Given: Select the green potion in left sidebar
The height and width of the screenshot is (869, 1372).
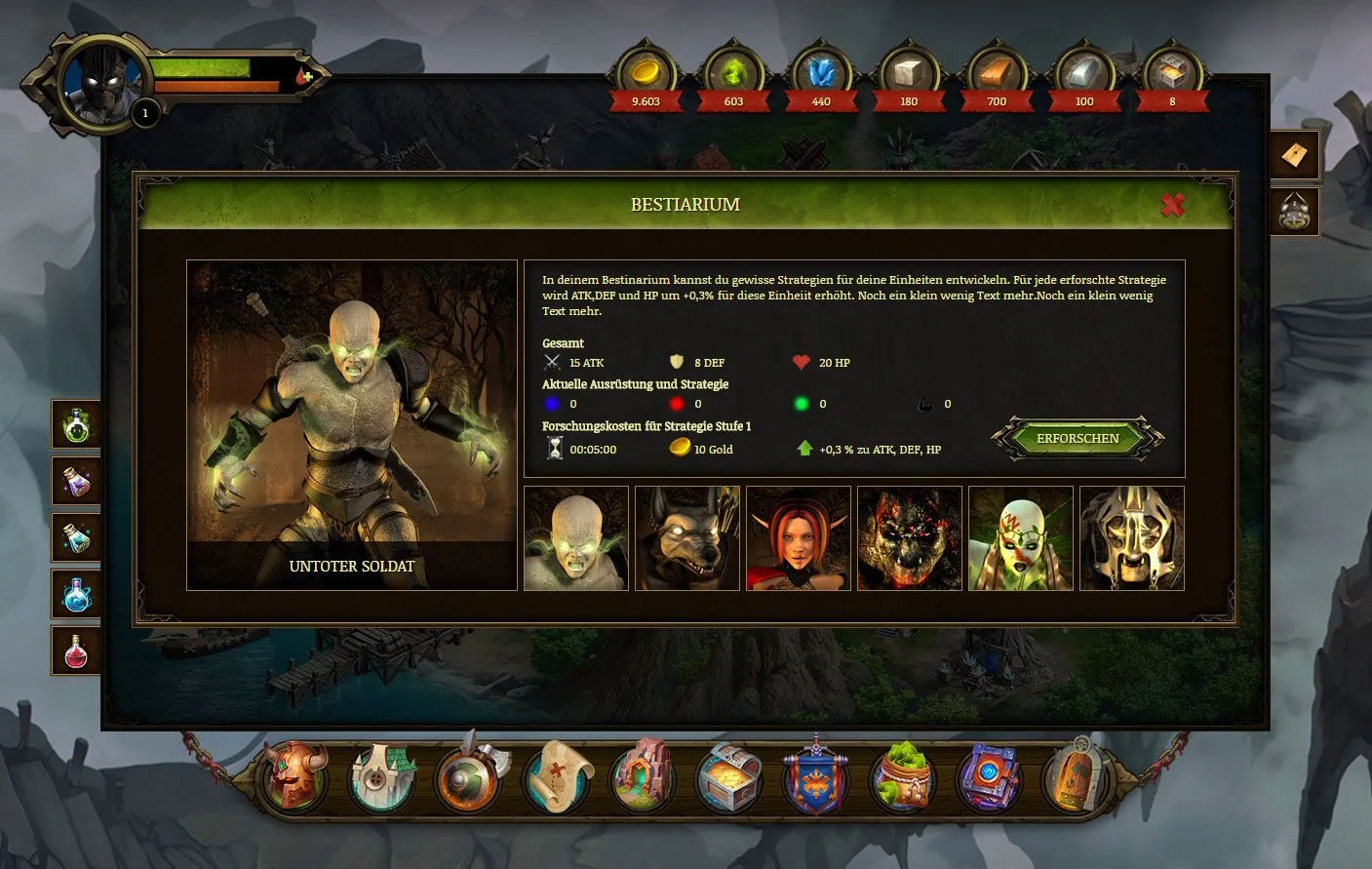Looking at the screenshot, I should (76, 424).
